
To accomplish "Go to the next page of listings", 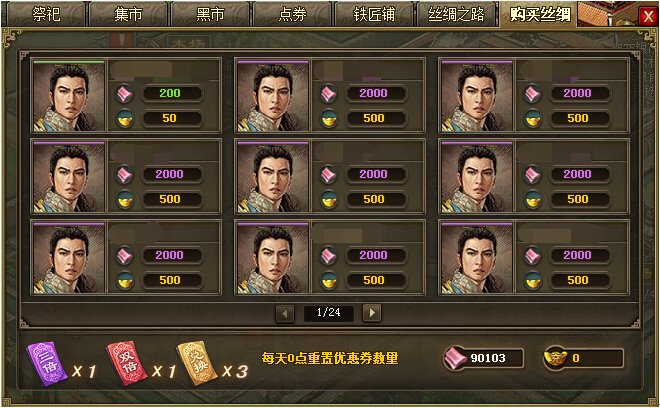I will point(372,312).
